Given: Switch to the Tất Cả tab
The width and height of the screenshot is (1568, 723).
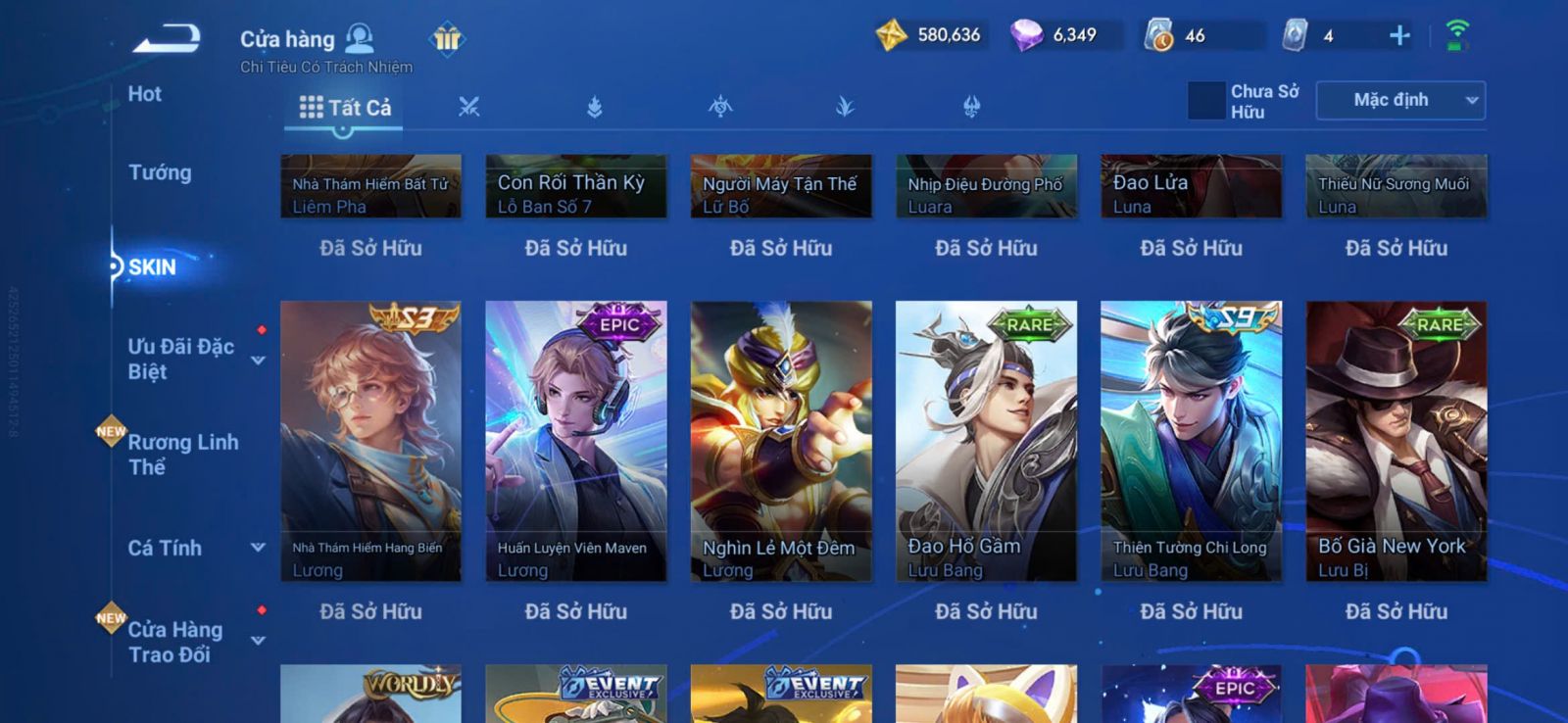Looking at the screenshot, I should tap(345, 108).
